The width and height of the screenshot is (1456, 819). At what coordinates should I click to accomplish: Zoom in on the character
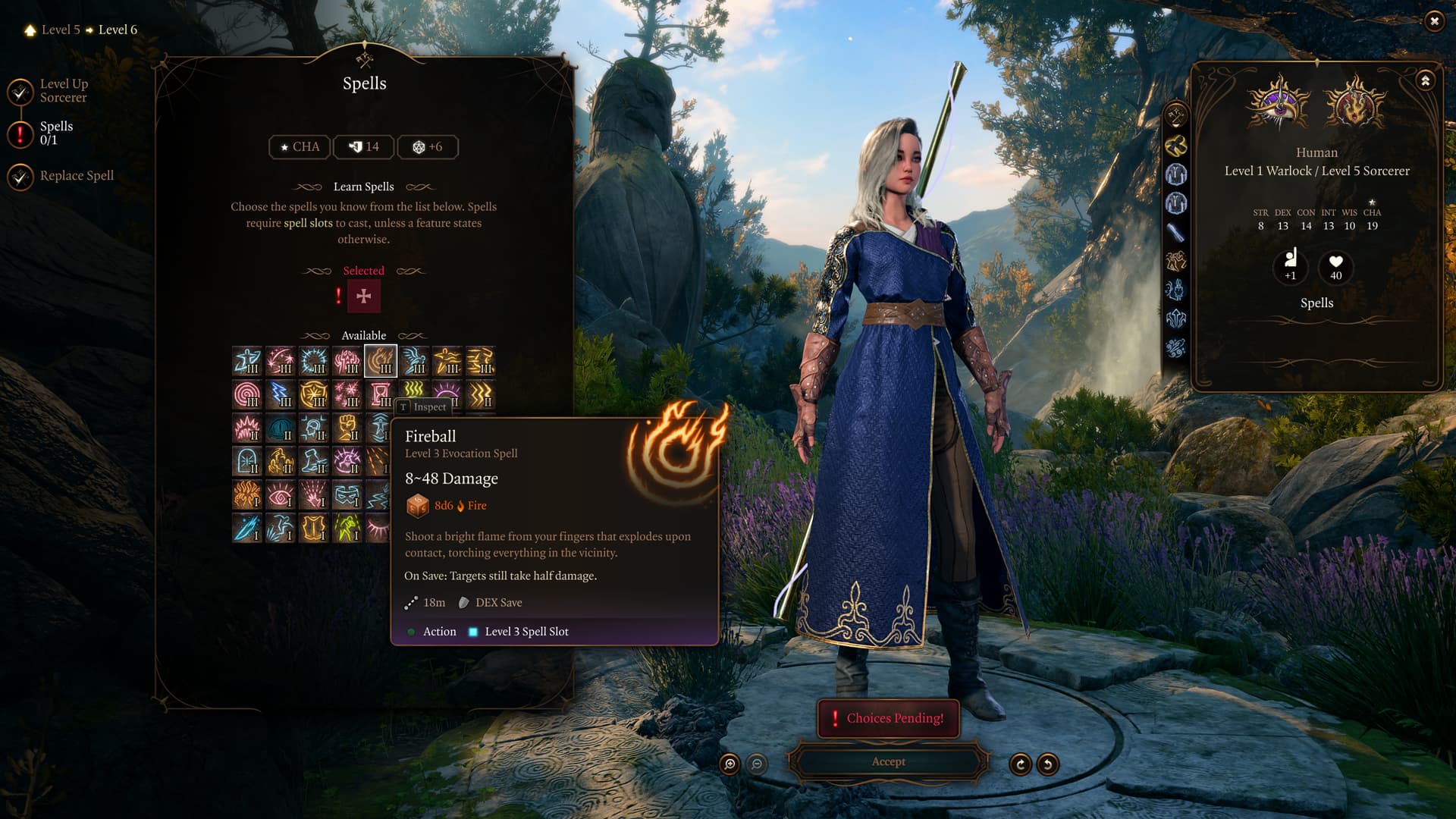coord(730,764)
